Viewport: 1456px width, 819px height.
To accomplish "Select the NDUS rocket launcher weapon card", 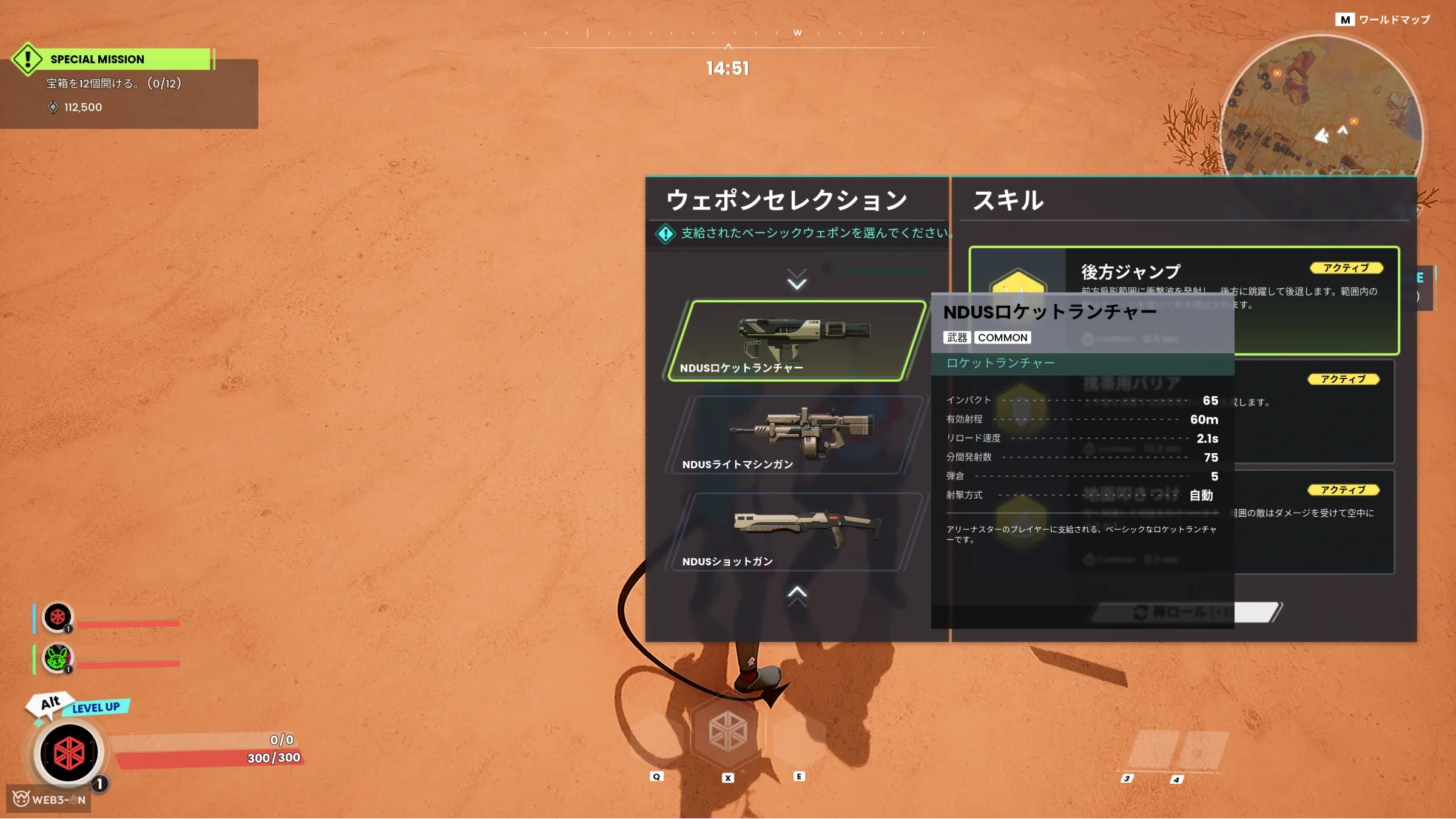I will pos(796,340).
